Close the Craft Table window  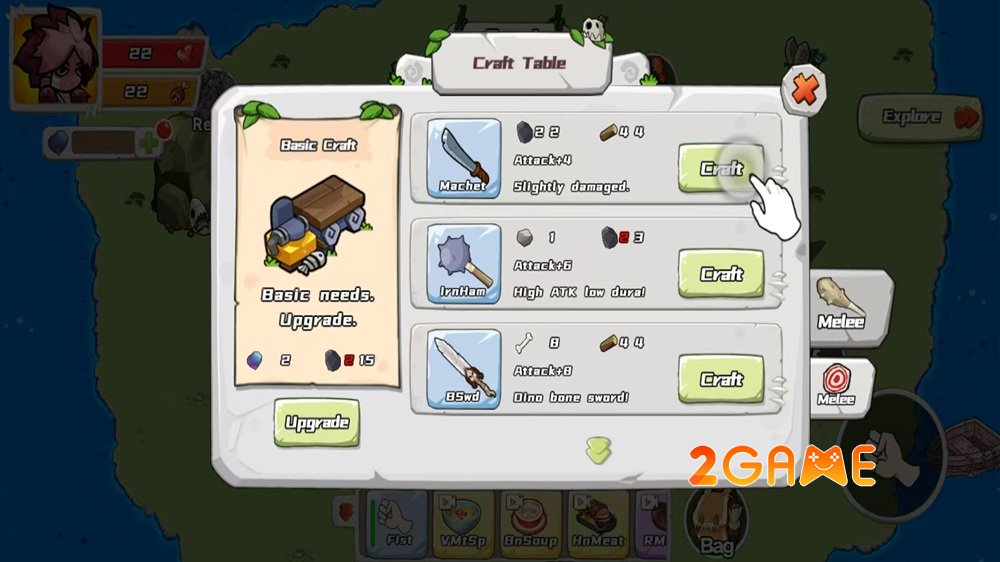(x=803, y=92)
